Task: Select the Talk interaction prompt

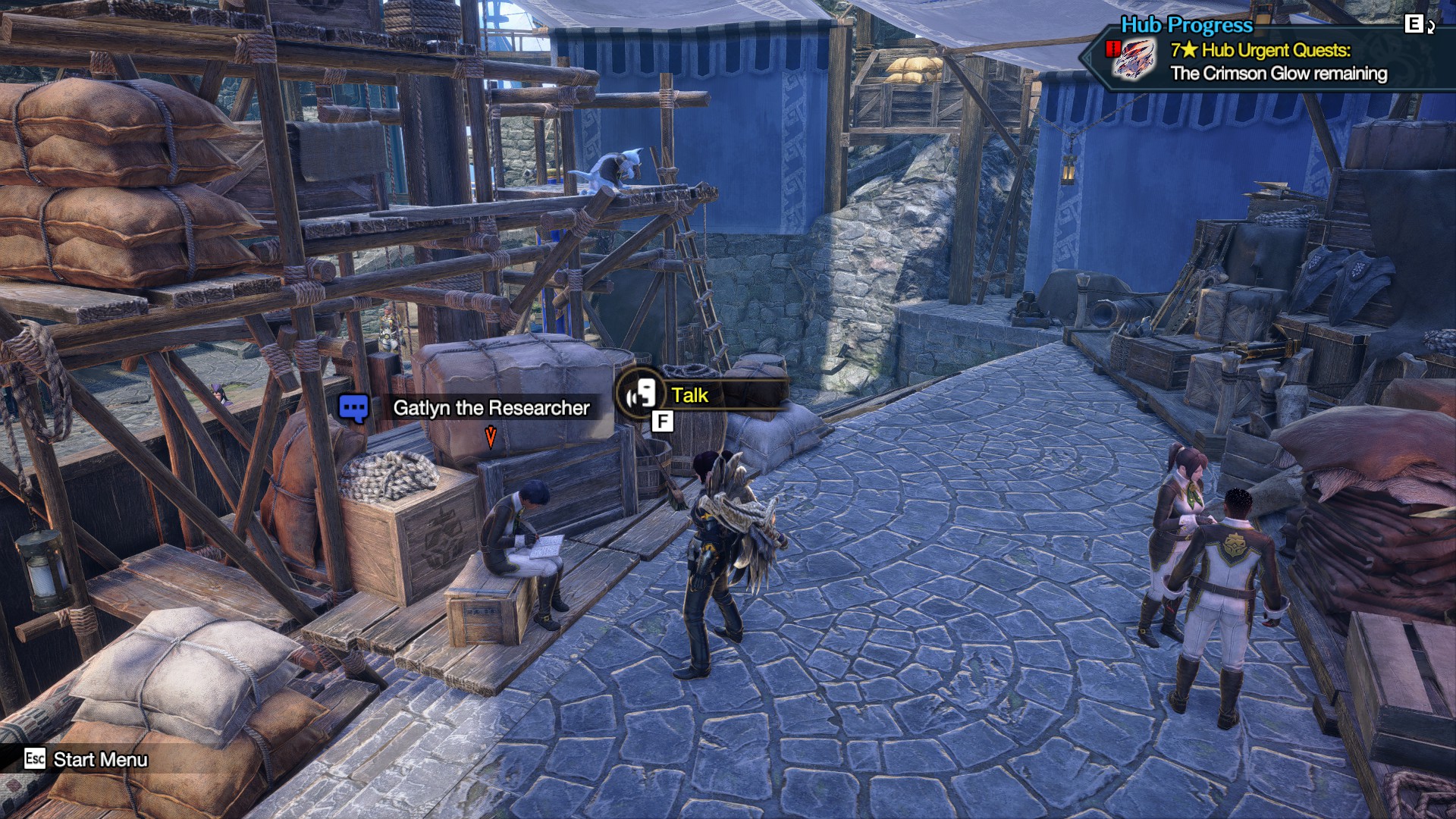Action: (689, 395)
